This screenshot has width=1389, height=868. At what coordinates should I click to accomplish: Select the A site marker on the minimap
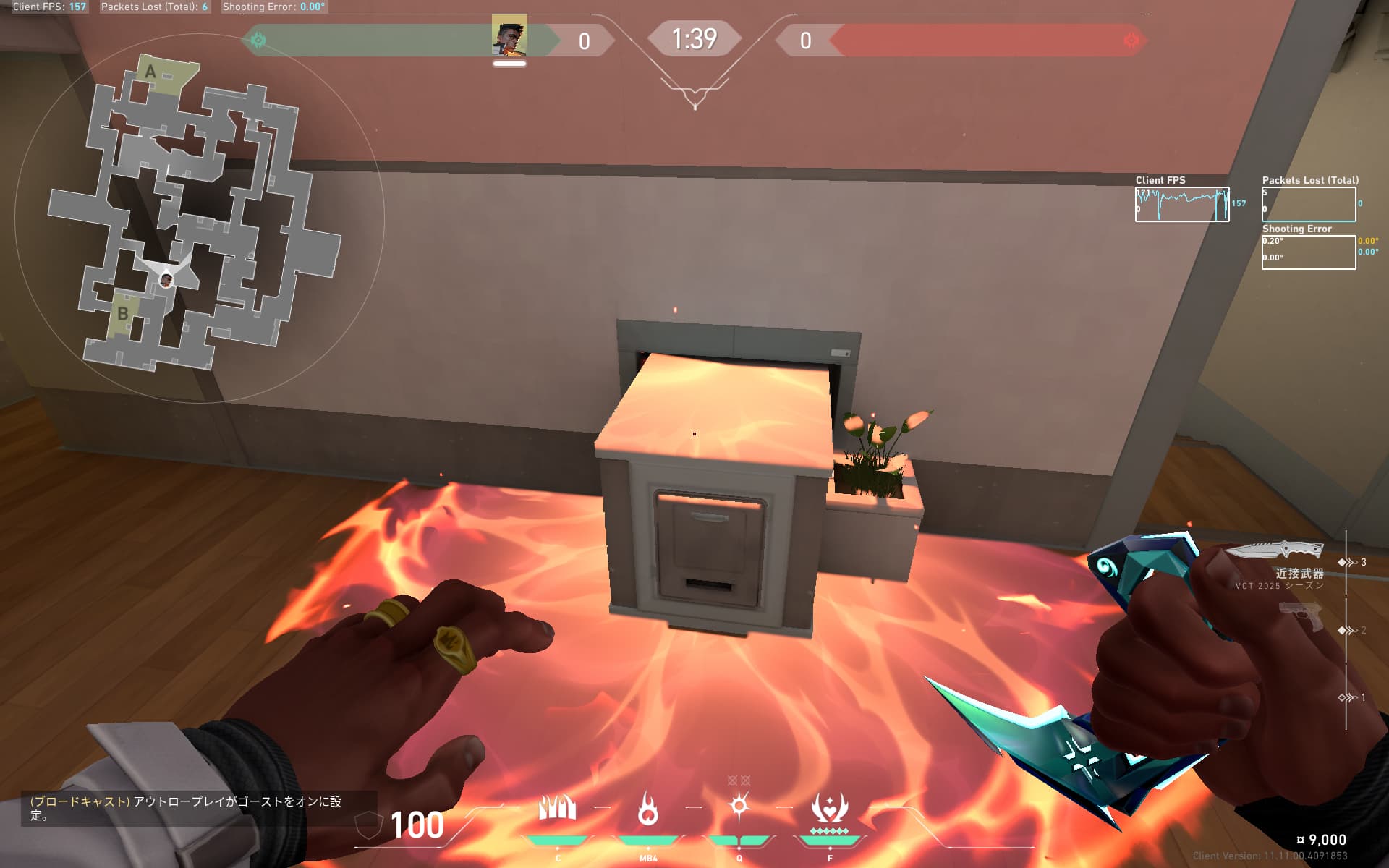pos(150,72)
